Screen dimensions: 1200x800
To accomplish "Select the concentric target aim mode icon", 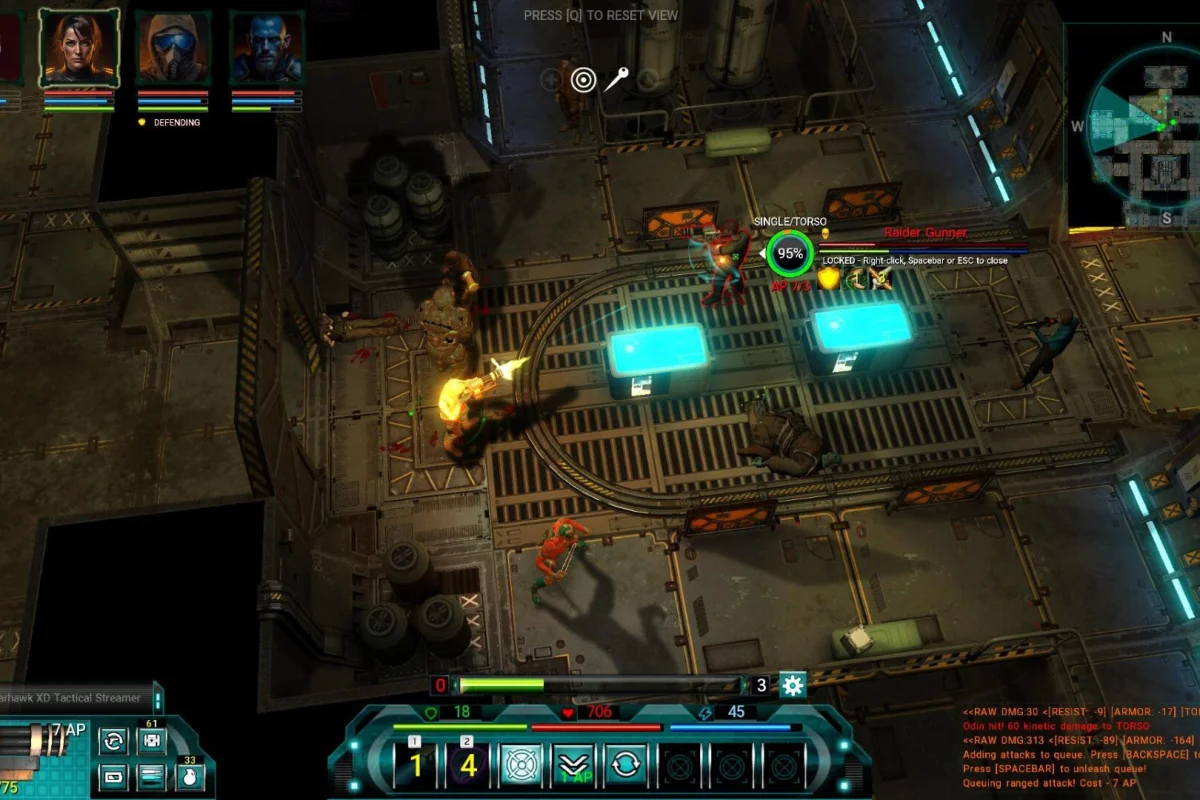I will point(583,79).
